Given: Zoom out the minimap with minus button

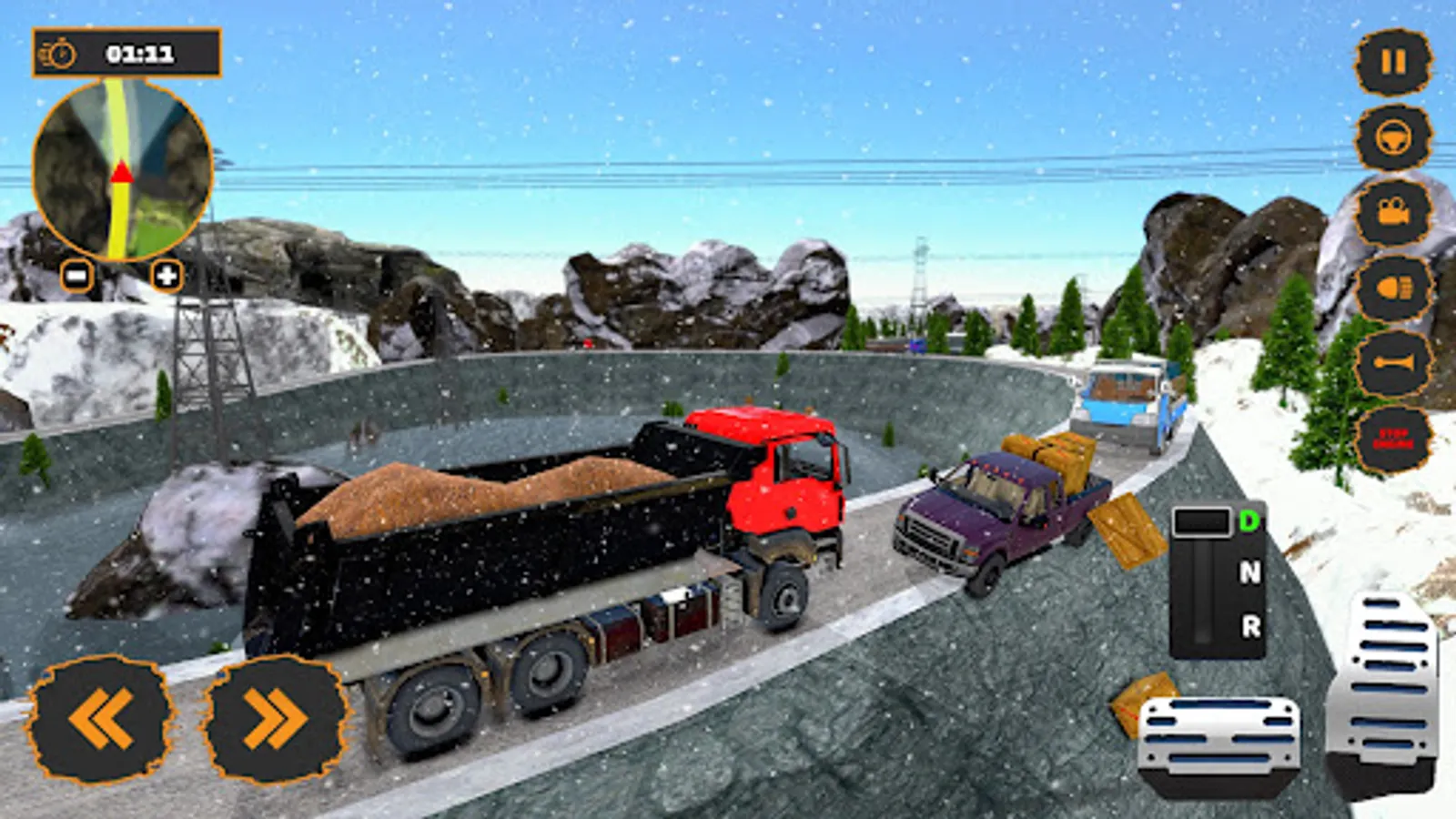Looking at the screenshot, I should [77, 274].
